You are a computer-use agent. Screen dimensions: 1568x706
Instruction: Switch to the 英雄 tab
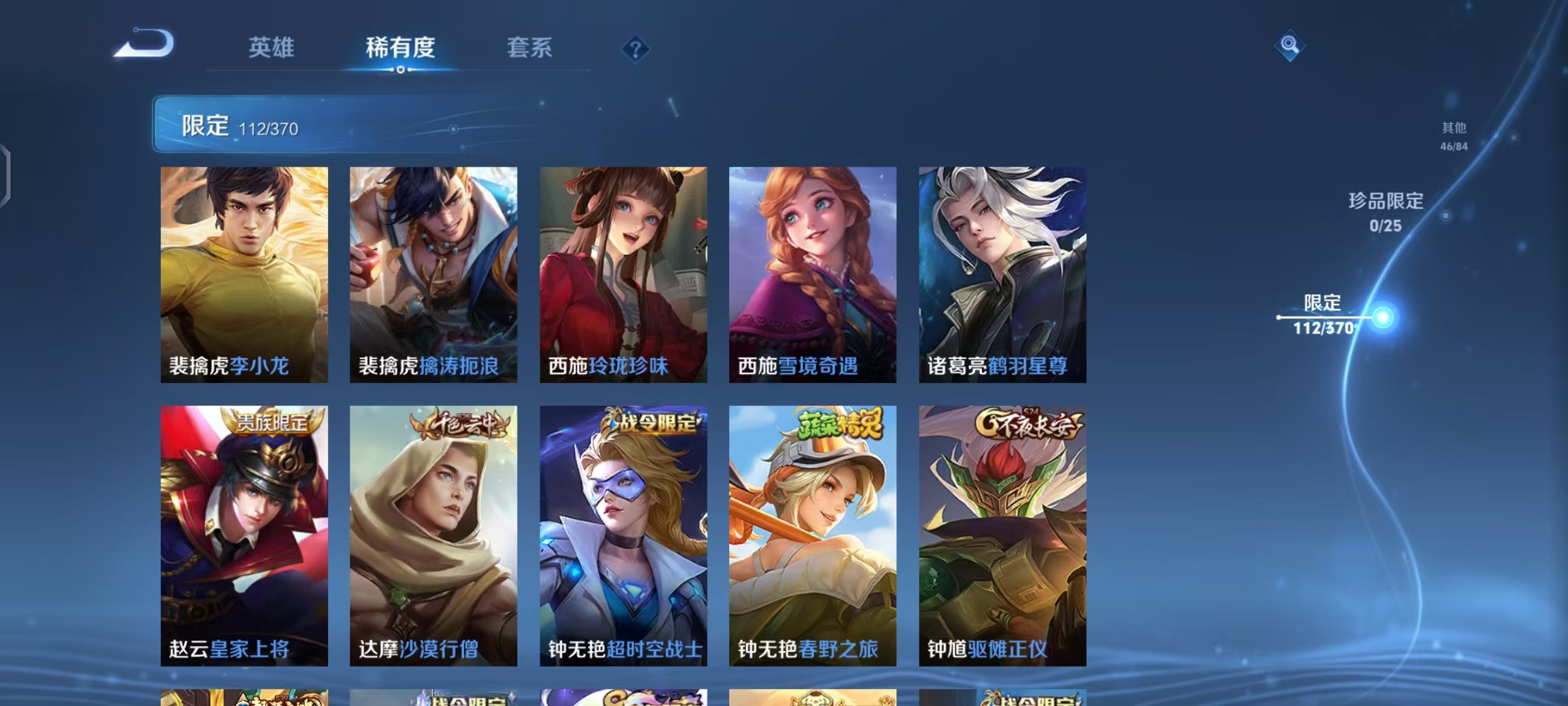click(x=272, y=47)
